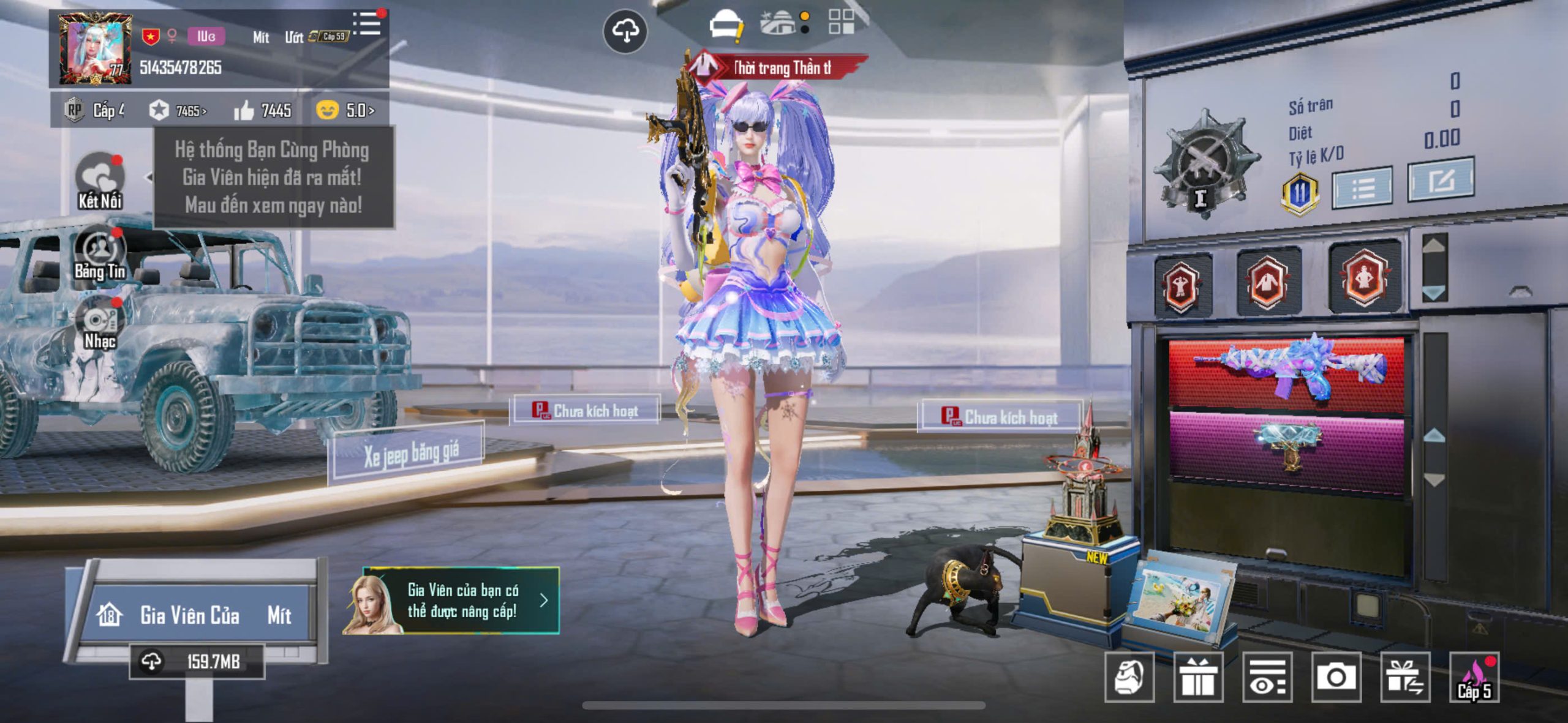This screenshot has width=1568, height=723.
Task: Show the 7445 likes thumbs-up
Action: [x=262, y=111]
